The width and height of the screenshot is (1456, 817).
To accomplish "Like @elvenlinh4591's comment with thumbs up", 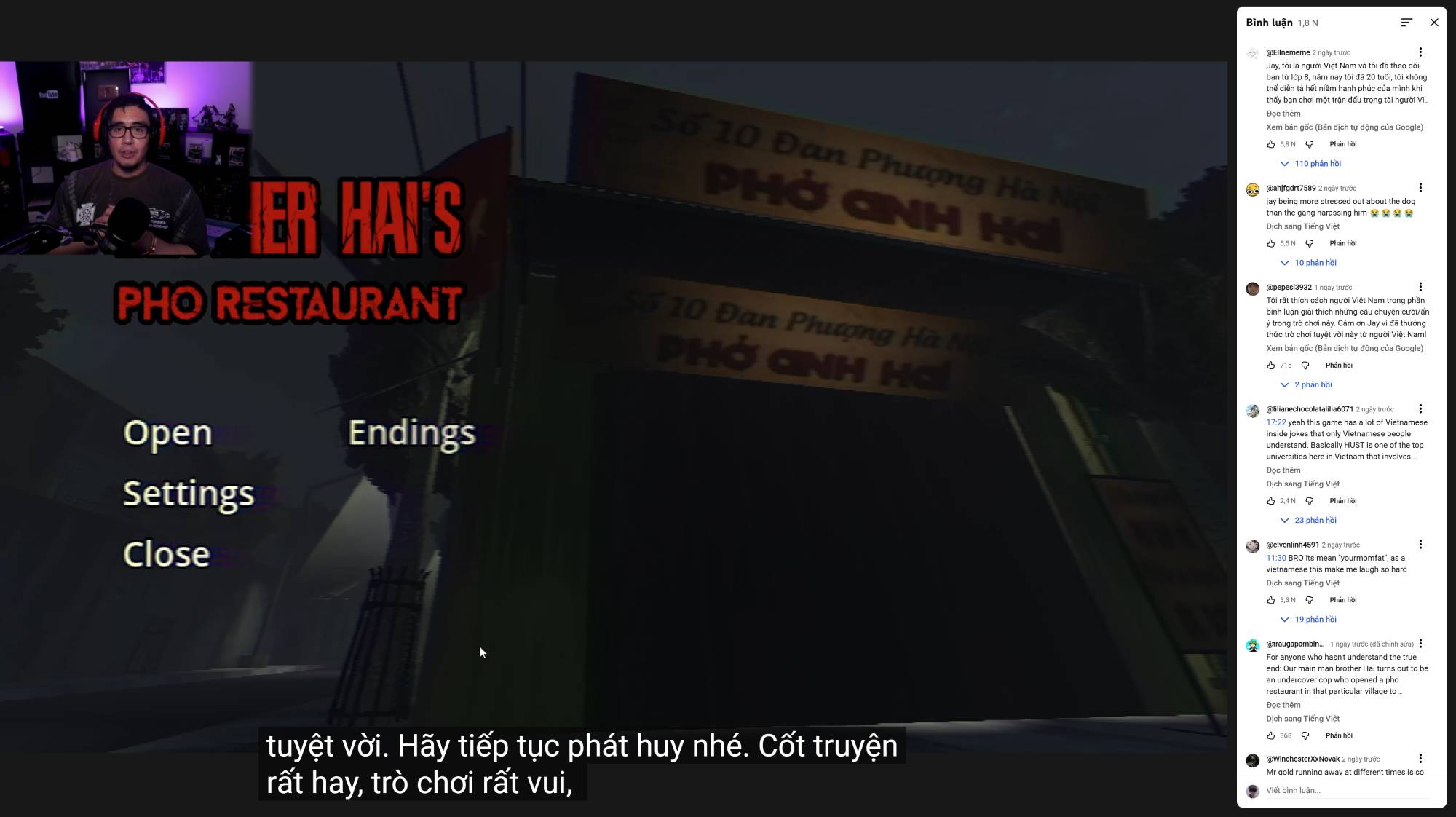I will click(x=1270, y=599).
